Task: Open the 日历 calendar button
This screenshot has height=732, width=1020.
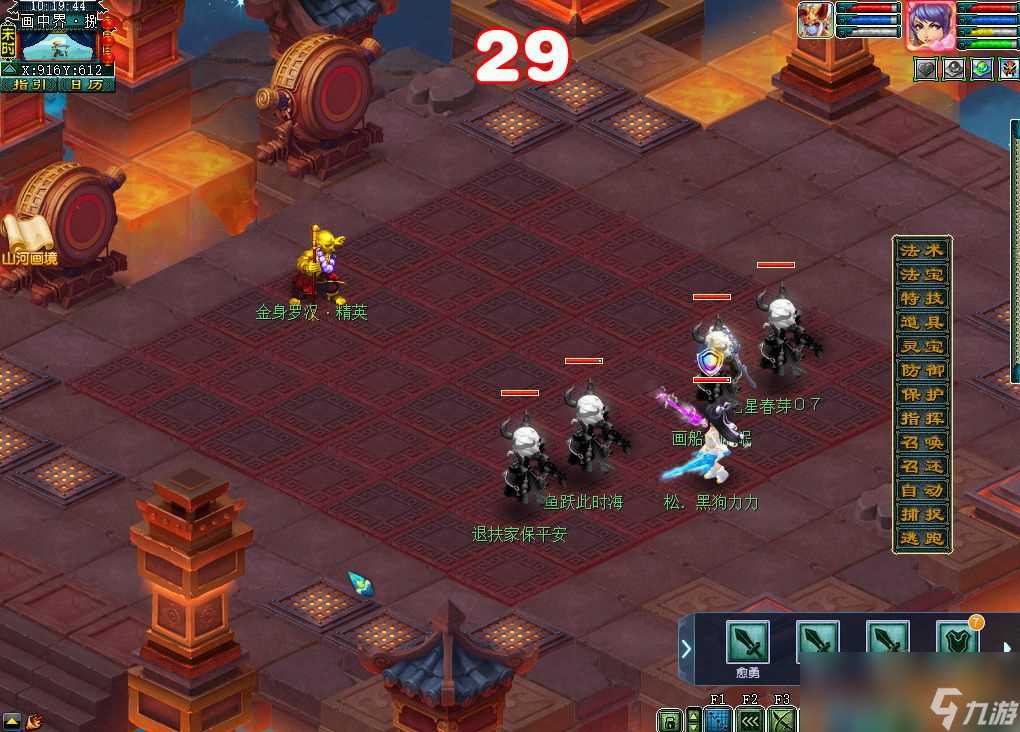Action: [x=87, y=85]
